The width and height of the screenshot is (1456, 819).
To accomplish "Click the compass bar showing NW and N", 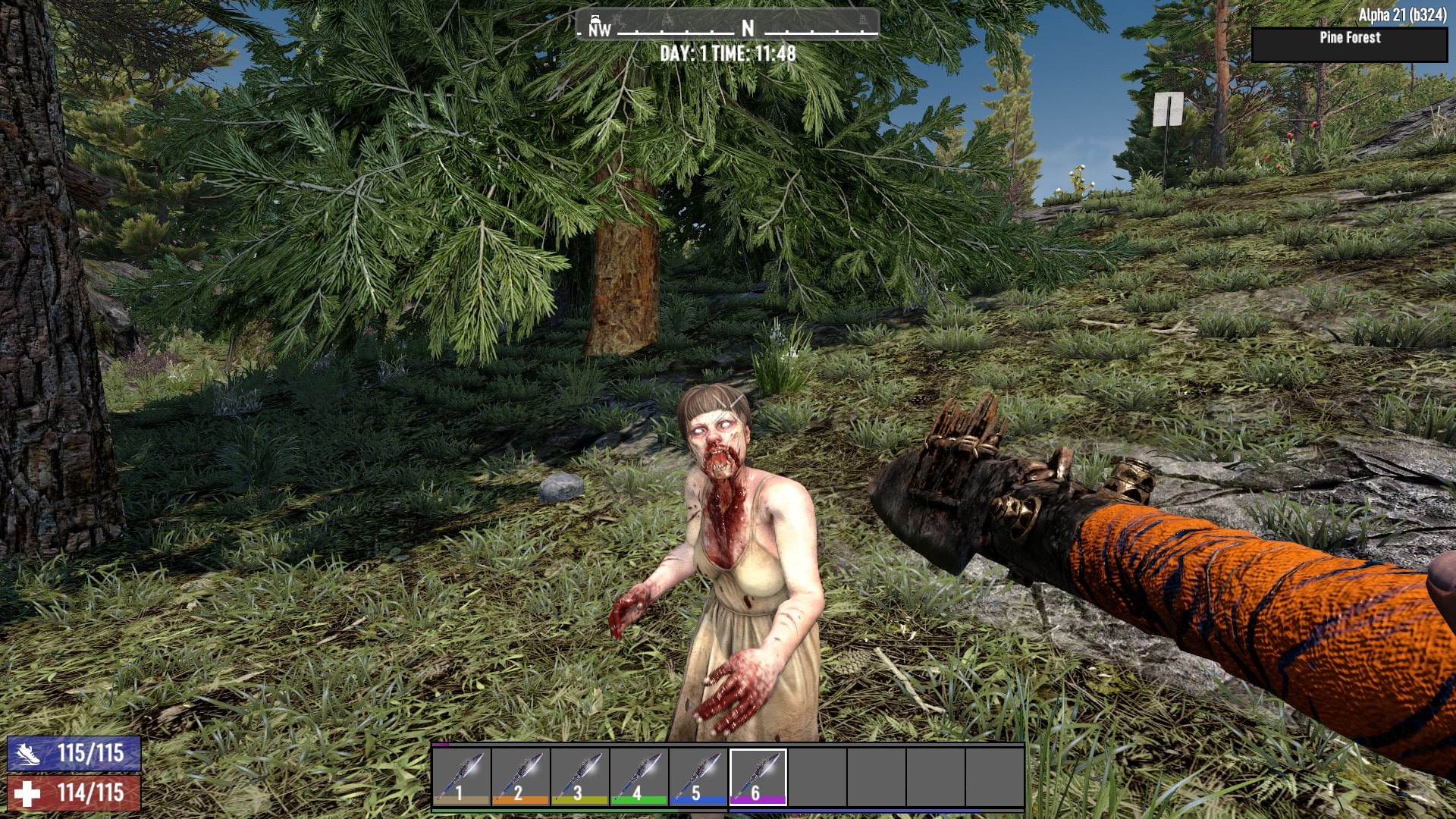I will (727, 26).
